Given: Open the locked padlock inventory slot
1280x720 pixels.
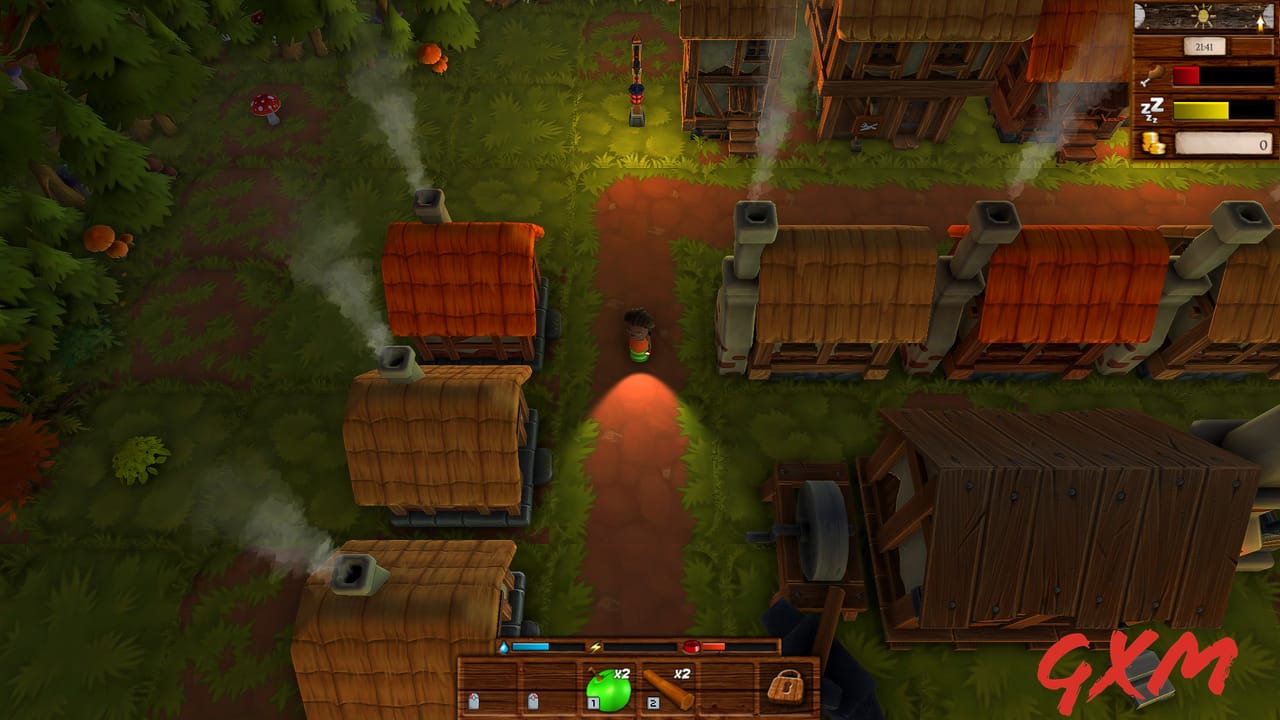Looking at the screenshot, I should (x=786, y=687).
